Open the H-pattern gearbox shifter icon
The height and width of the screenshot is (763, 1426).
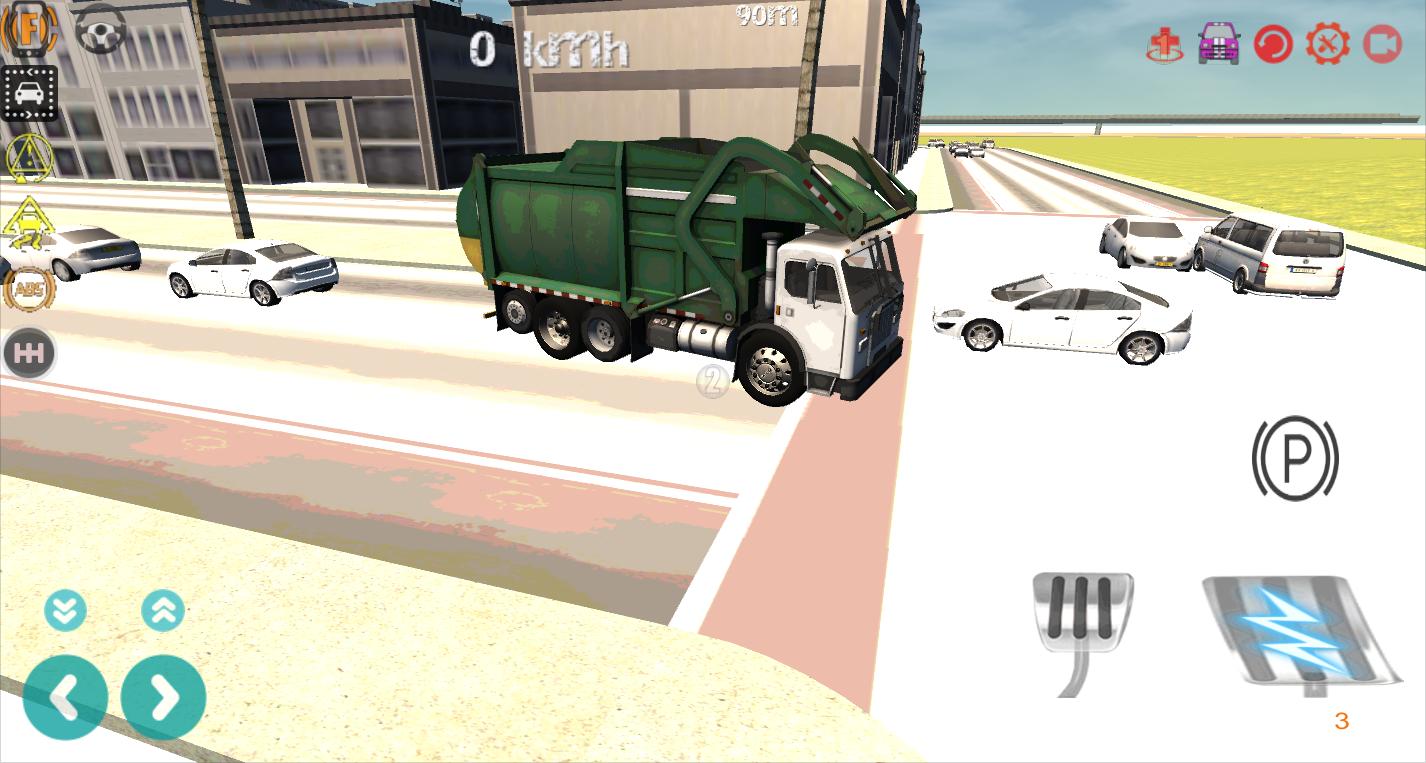(30, 353)
